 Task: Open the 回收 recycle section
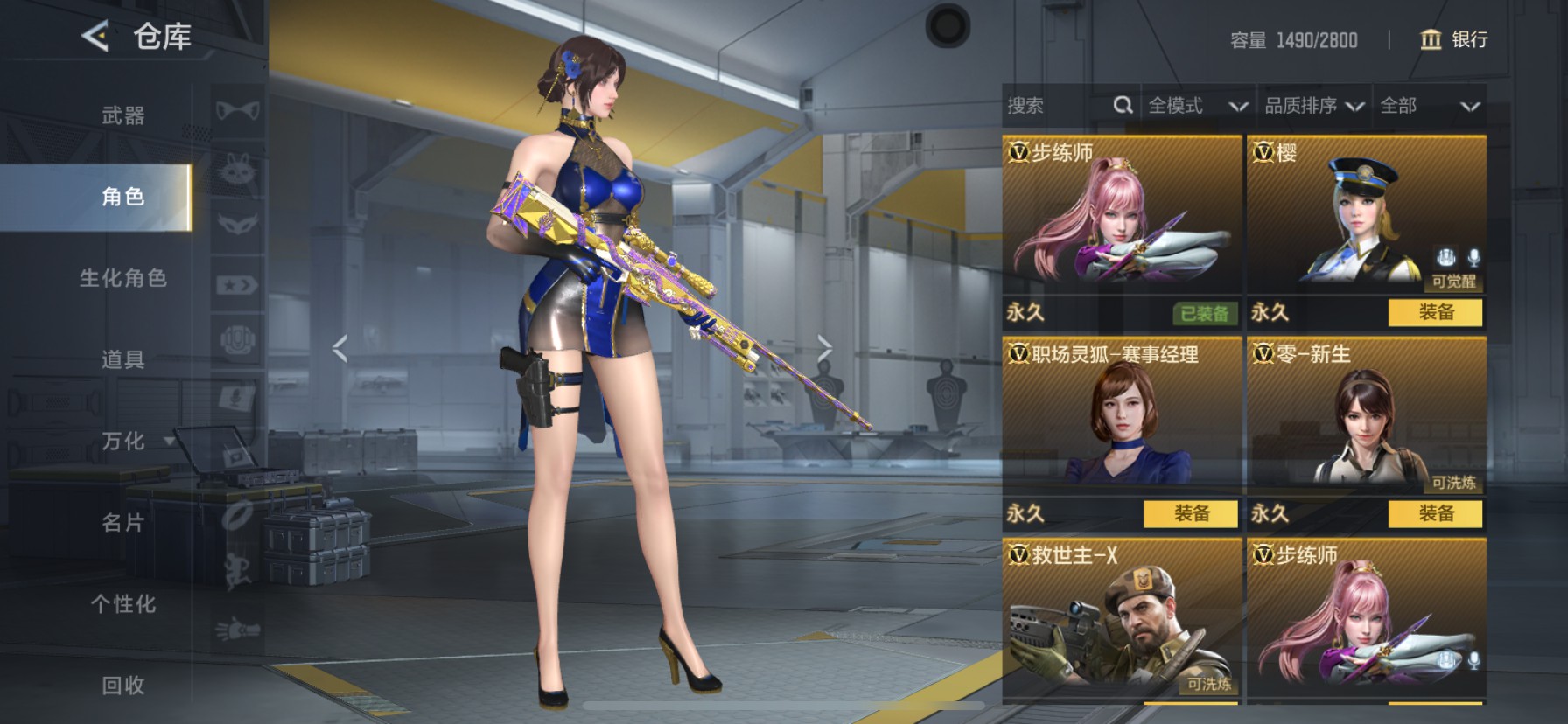[x=122, y=686]
